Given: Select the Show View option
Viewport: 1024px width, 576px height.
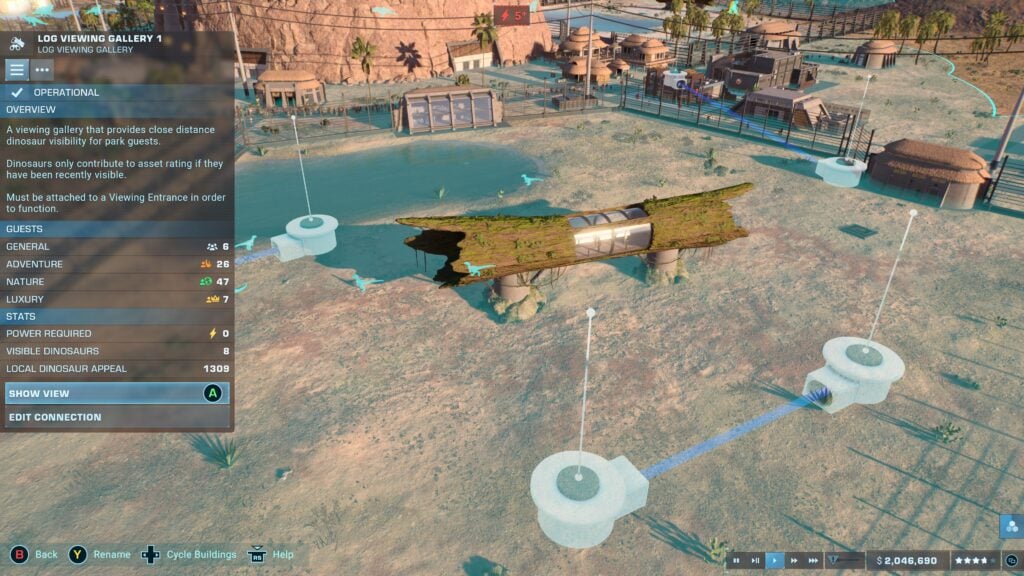Looking at the screenshot, I should click(x=116, y=394).
